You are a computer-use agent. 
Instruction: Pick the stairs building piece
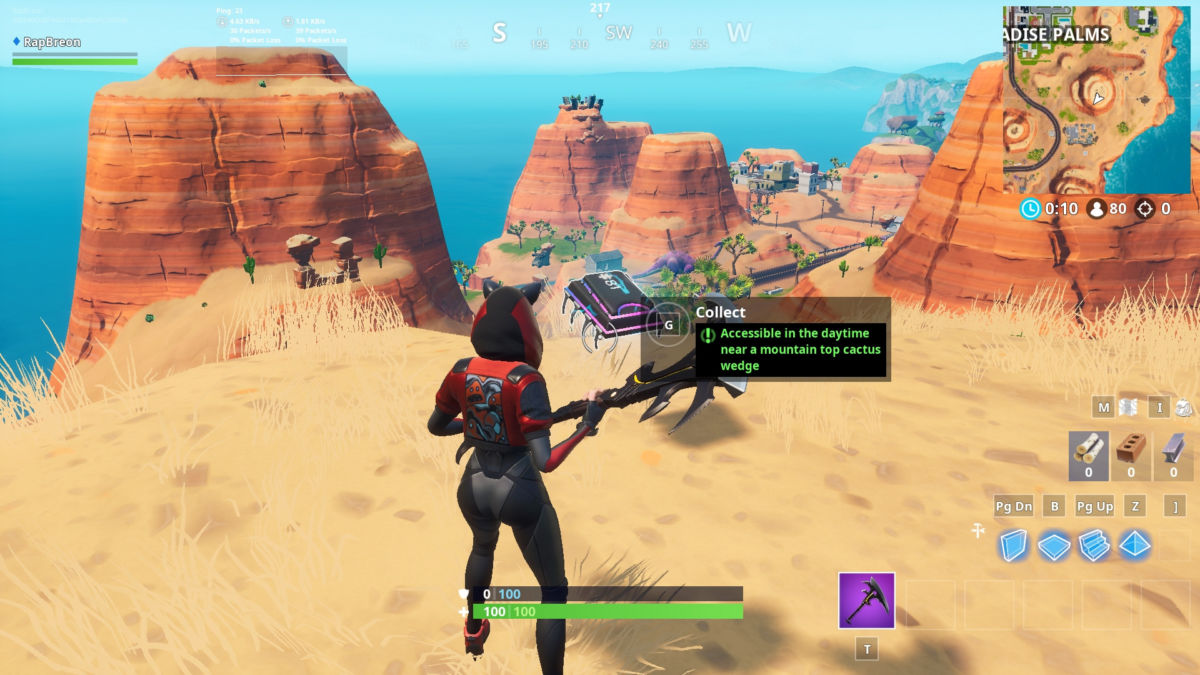pos(1094,545)
